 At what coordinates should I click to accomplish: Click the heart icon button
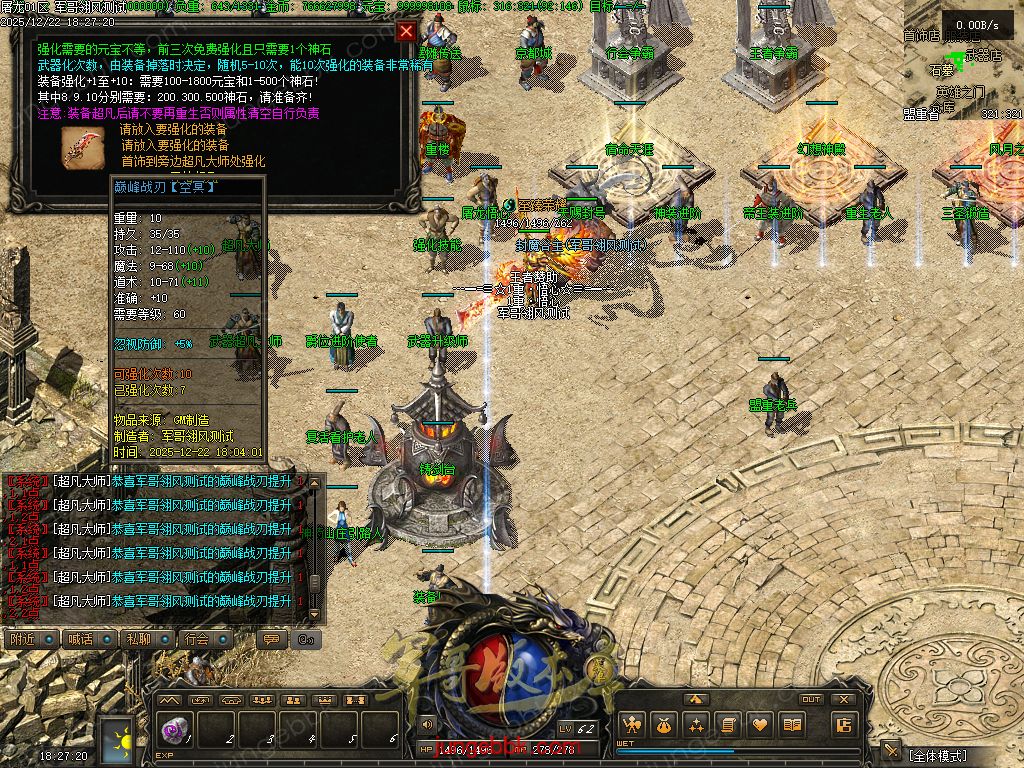[x=760, y=725]
